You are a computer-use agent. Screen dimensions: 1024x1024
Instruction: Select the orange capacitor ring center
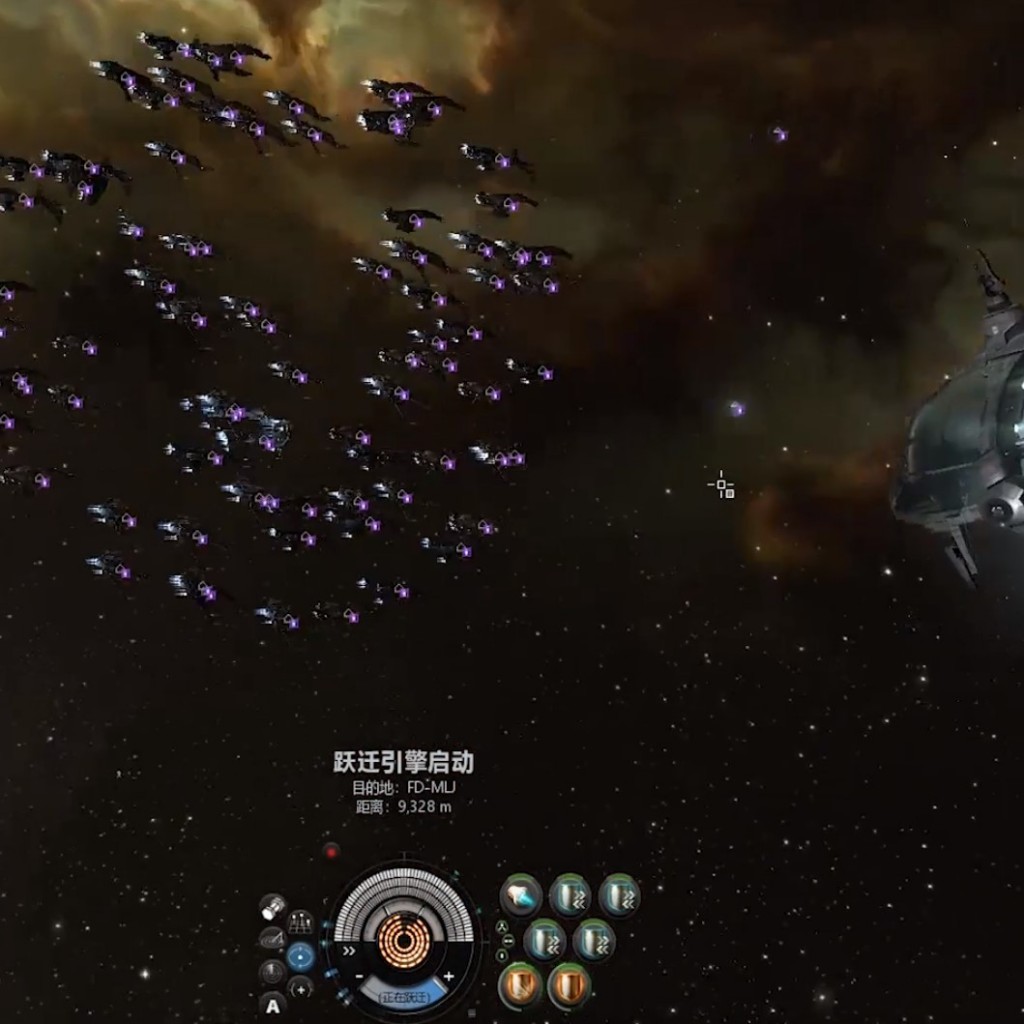404,940
